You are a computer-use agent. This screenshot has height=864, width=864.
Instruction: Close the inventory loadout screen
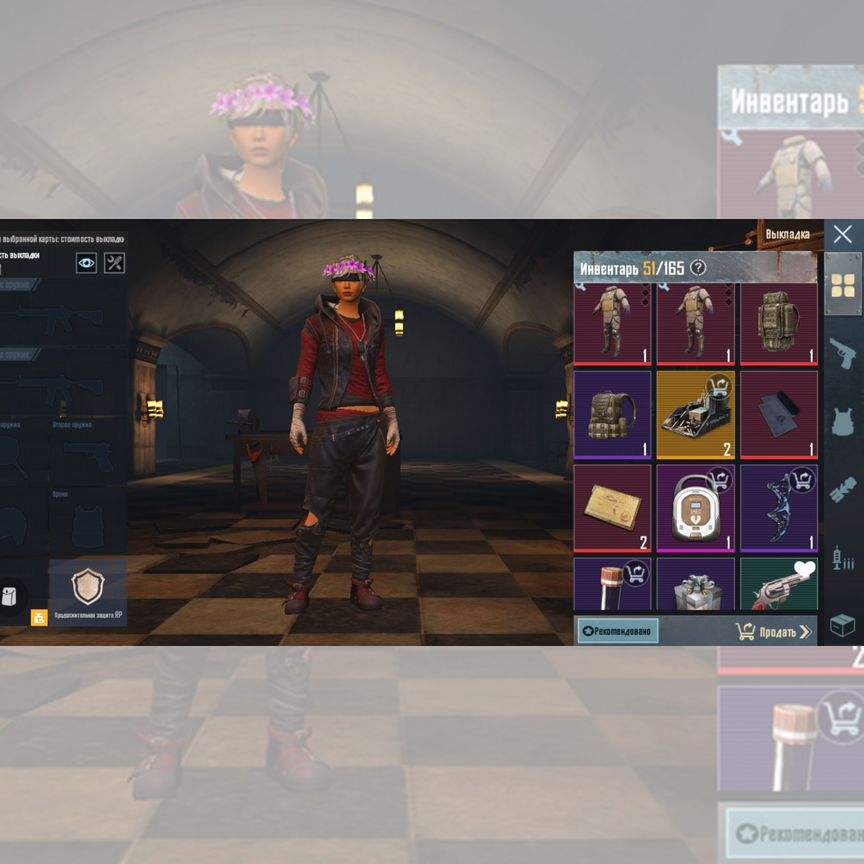click(842, 235)
